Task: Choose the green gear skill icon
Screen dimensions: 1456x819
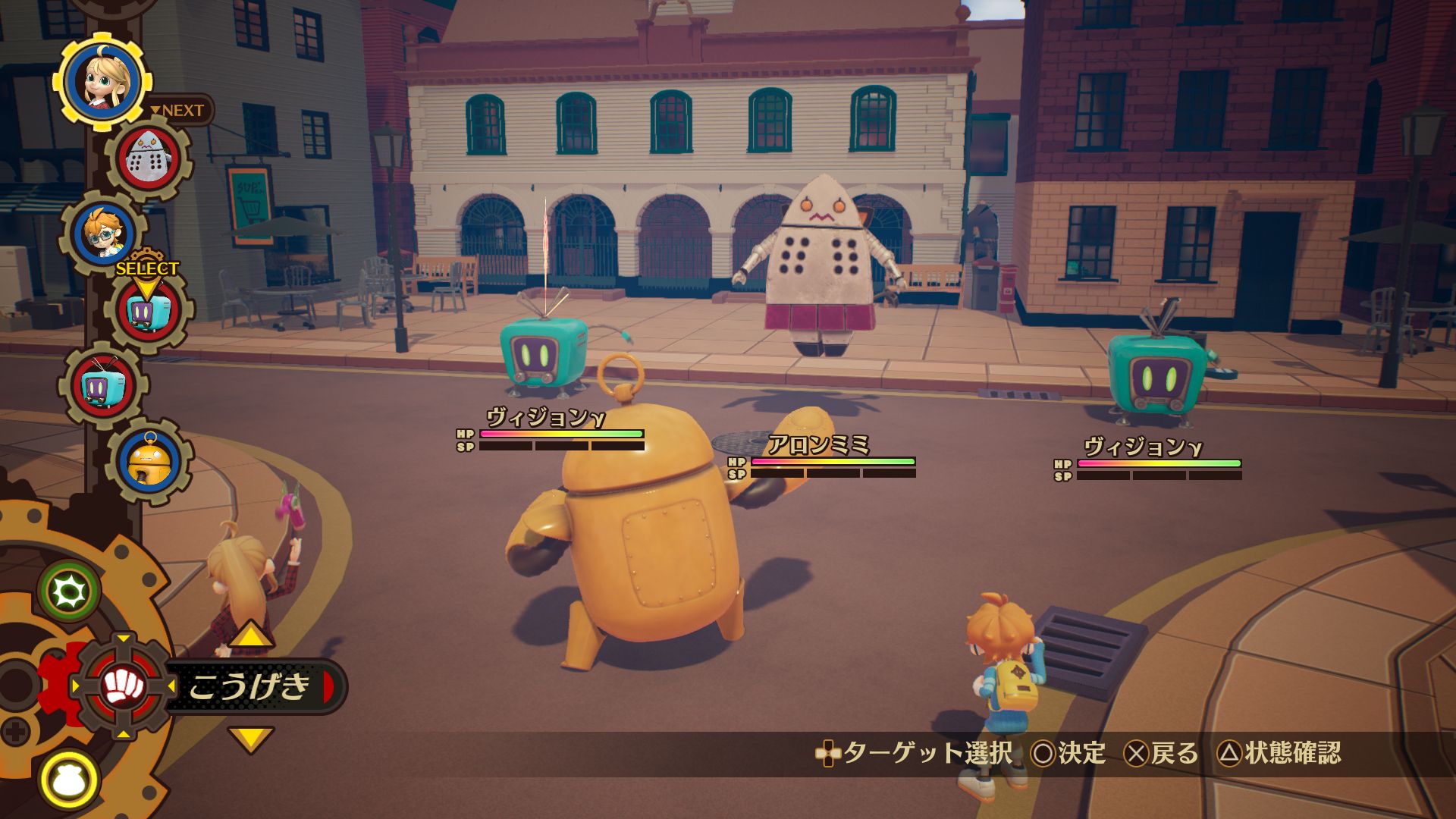Action: 70,591
